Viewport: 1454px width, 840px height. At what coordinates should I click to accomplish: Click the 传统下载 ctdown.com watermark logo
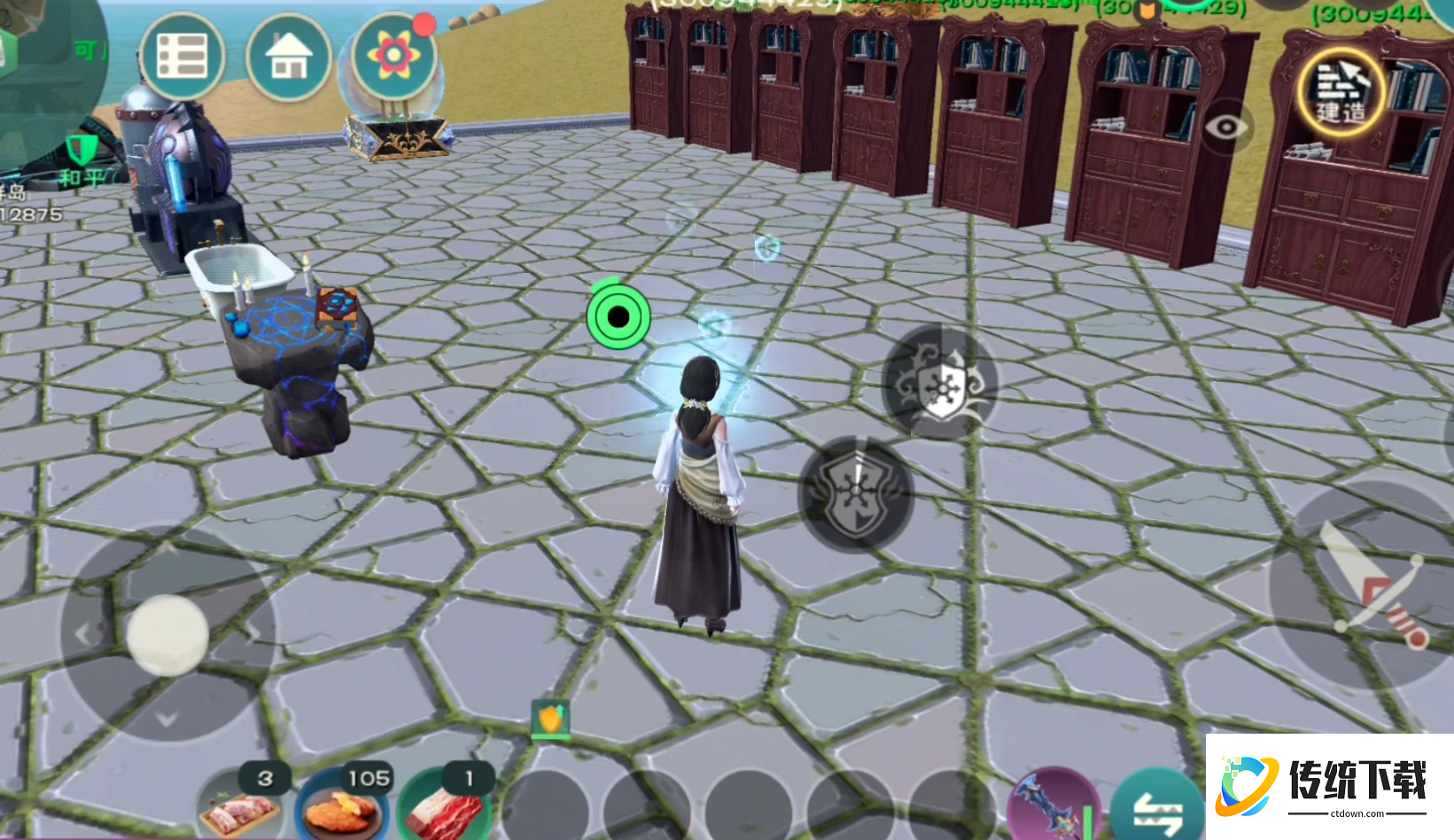[1329, 785]
